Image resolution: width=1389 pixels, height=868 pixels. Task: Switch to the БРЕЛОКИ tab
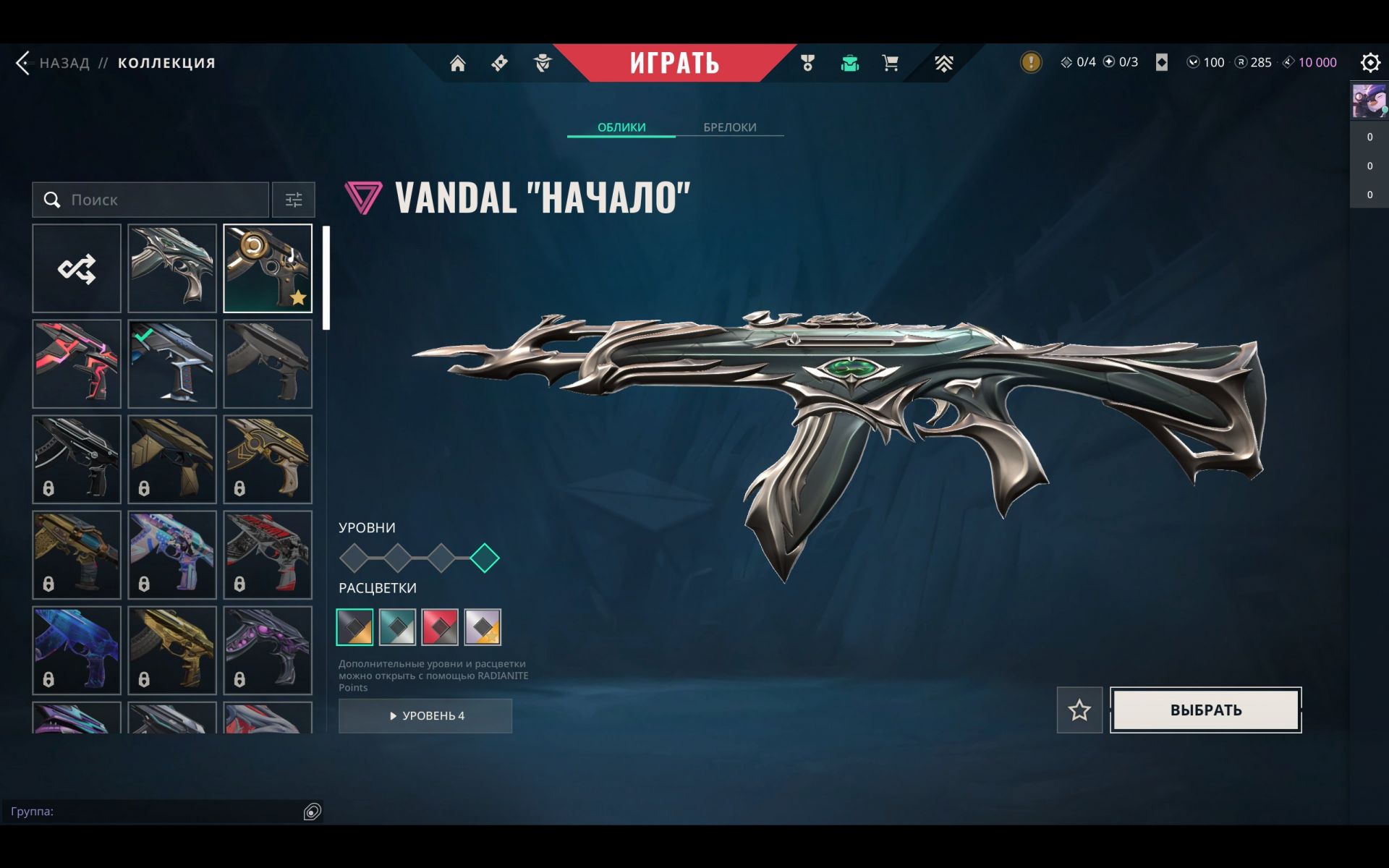point(729,127)
